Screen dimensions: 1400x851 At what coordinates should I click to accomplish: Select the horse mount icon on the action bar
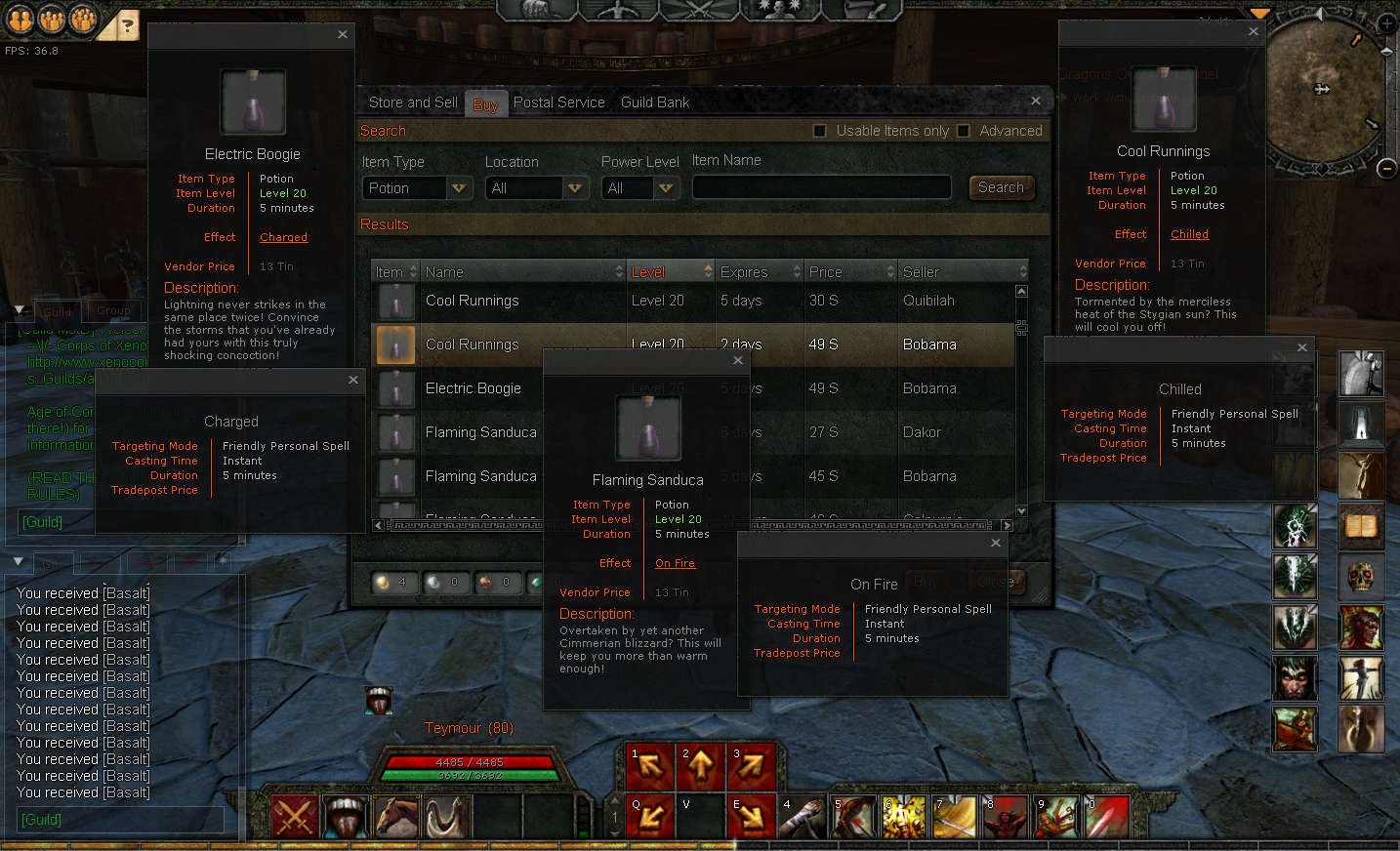pyautogui.click(x=395, y=816)
